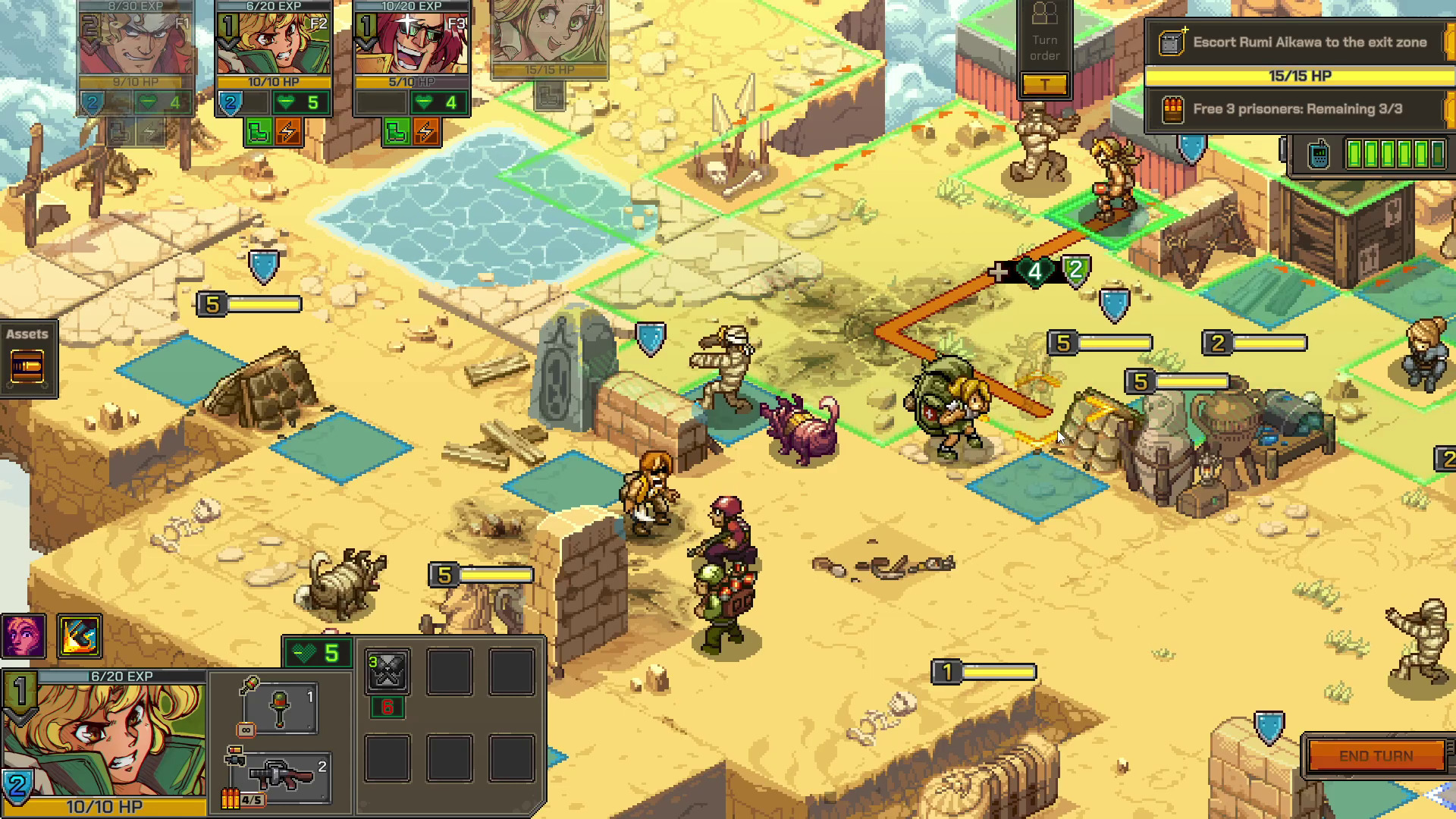This screenshot has height=819, width=1456.
Task: Click the supply crate icon on the escort objective
Action: 1171,42
